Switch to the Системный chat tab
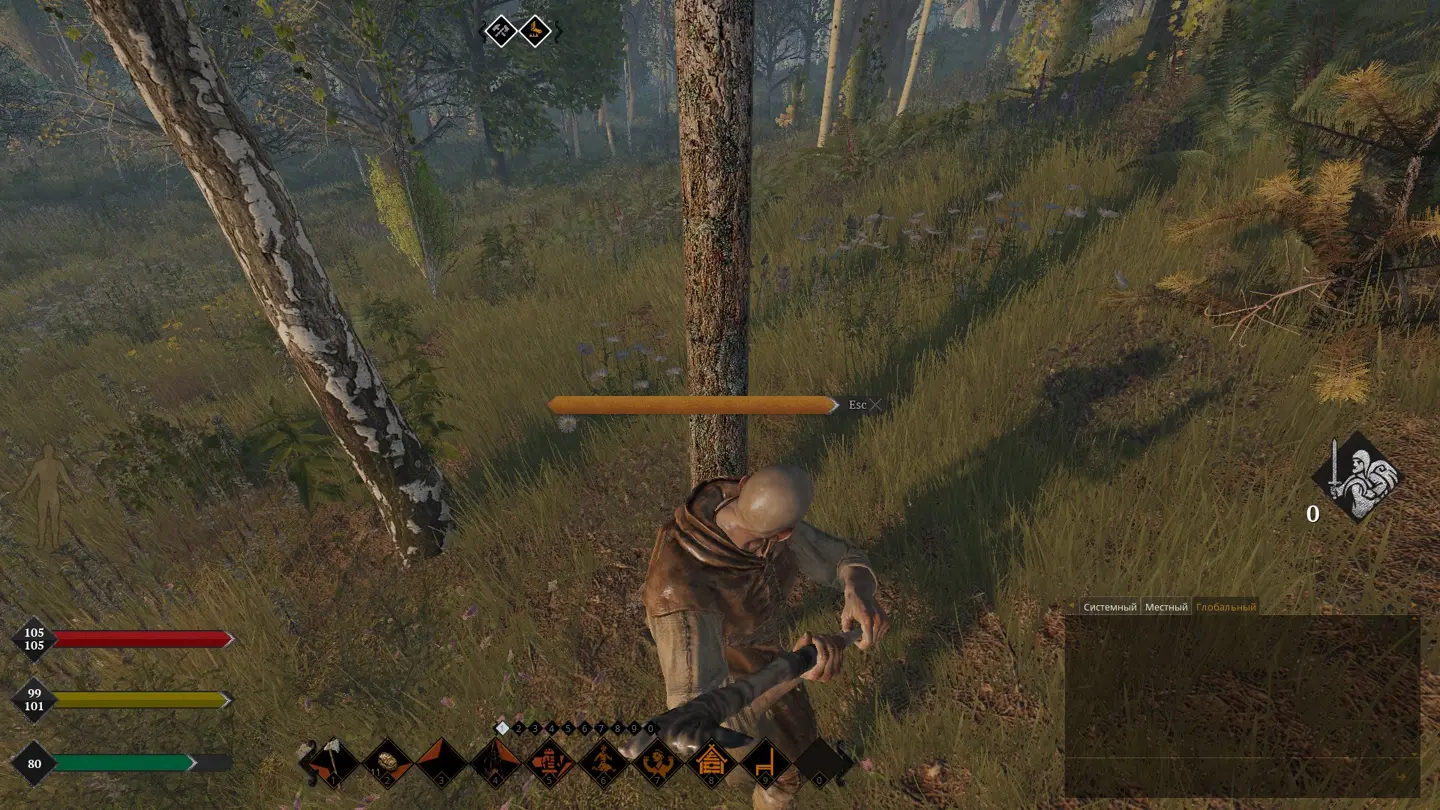This screenshot has width=1440, height=810. click(x=1110, y=607)
